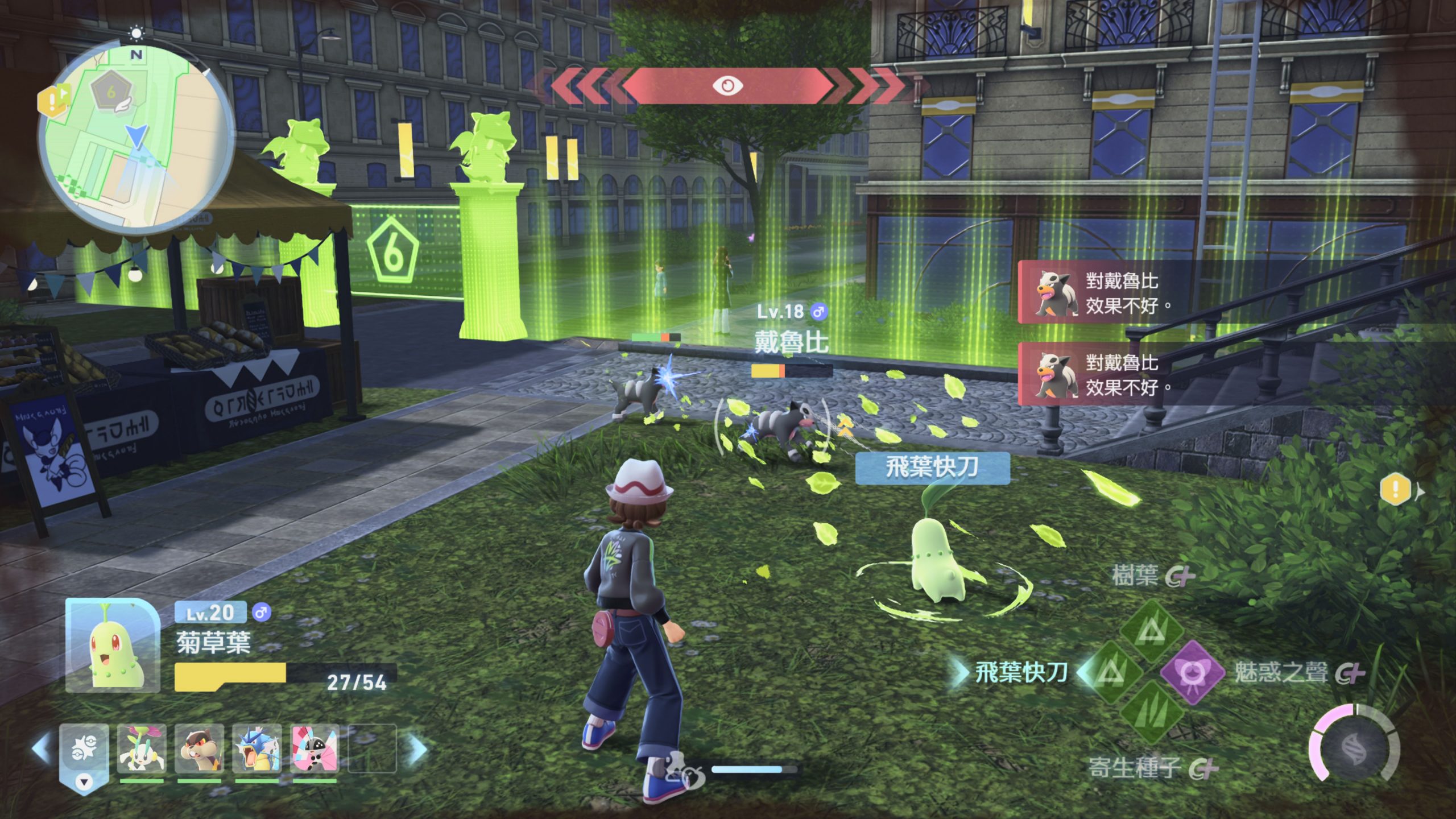The width and height of the screenshot is (1456, 819).
Task: Use the purple 魅惑之聲 move
Action: [1192, 673]
